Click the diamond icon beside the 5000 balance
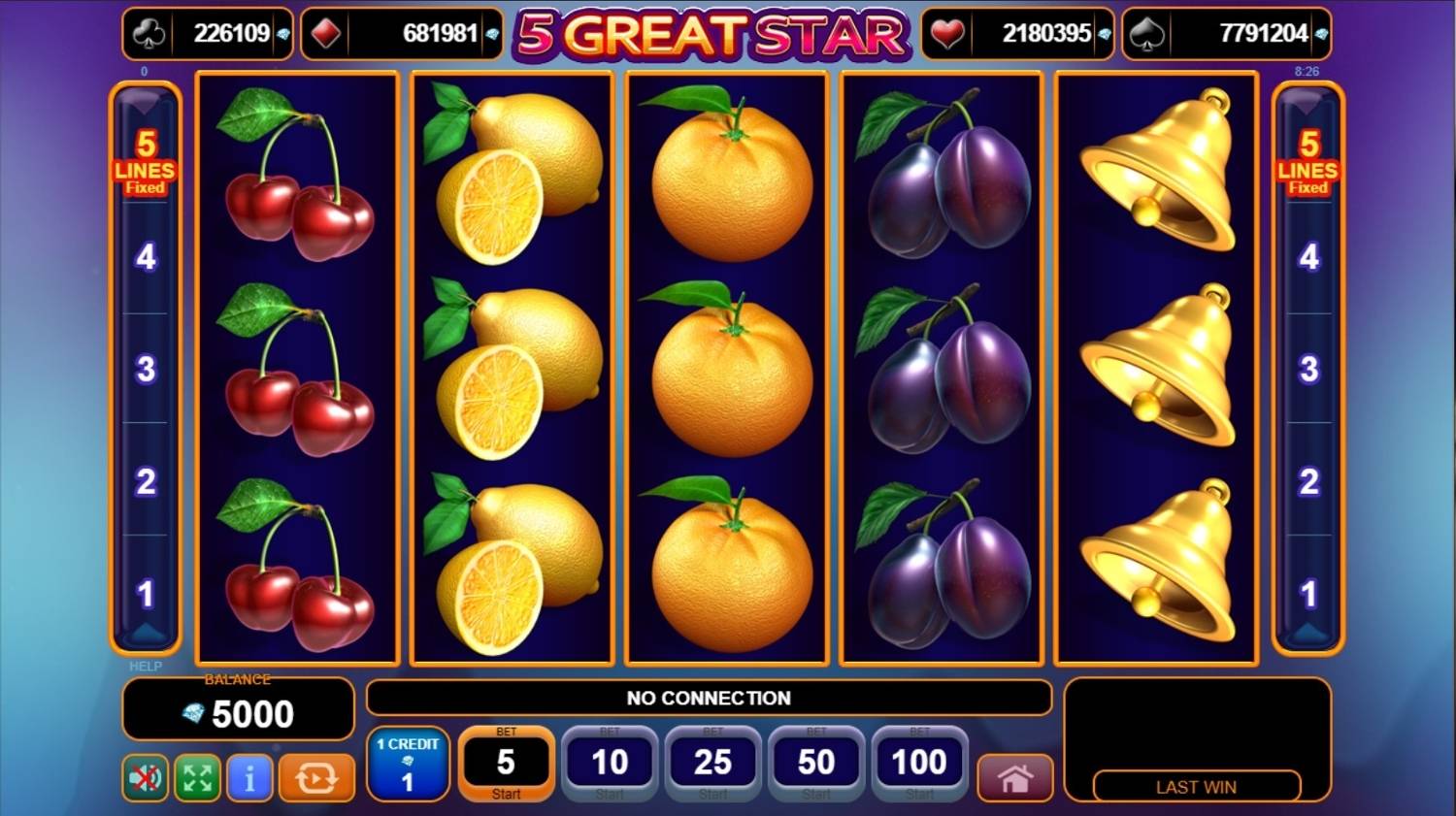The width and height of the screenshot is (1456, 816). pos(192,713)
